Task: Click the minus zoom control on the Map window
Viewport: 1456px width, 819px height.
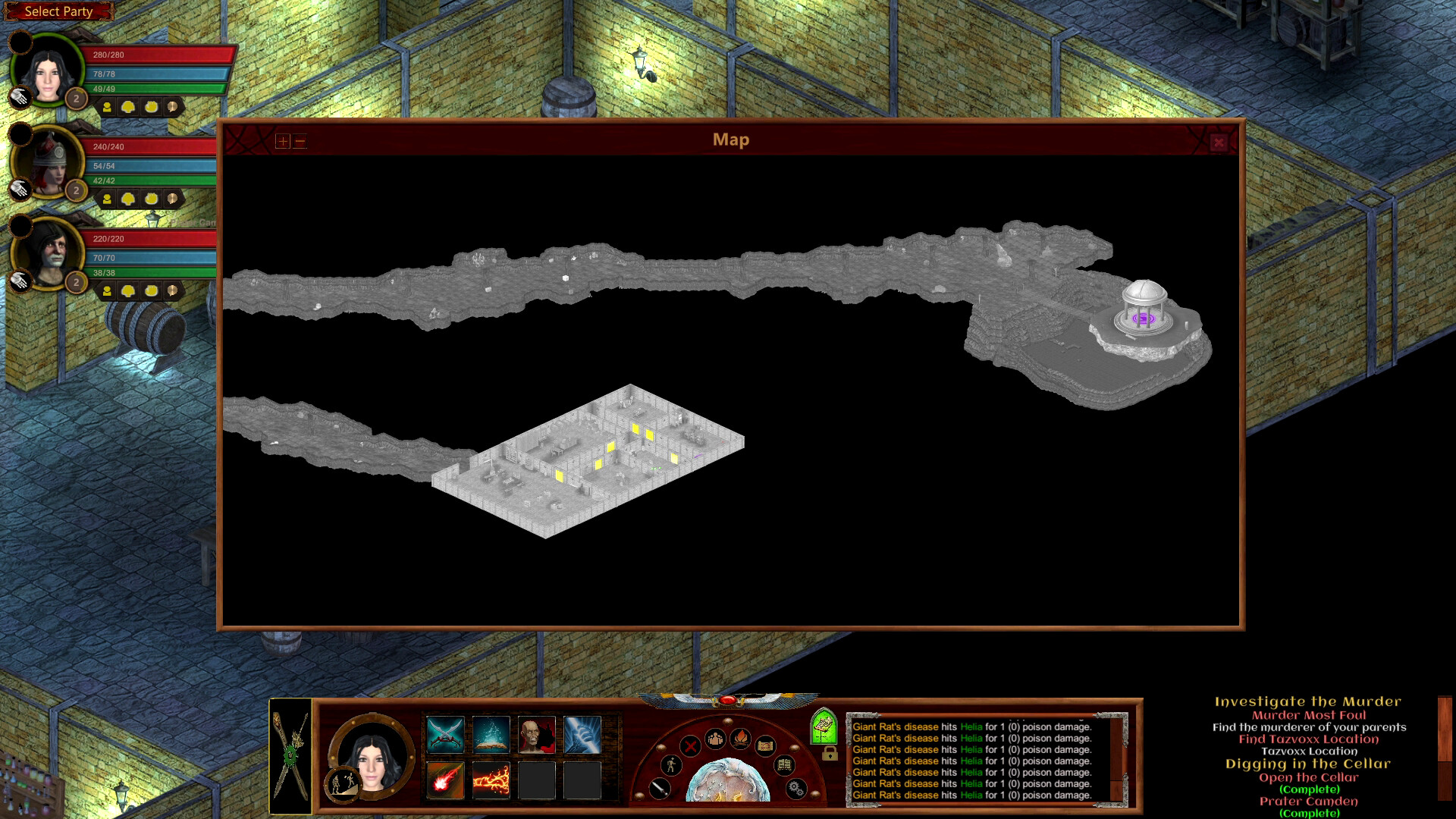Action: (301, 141)
